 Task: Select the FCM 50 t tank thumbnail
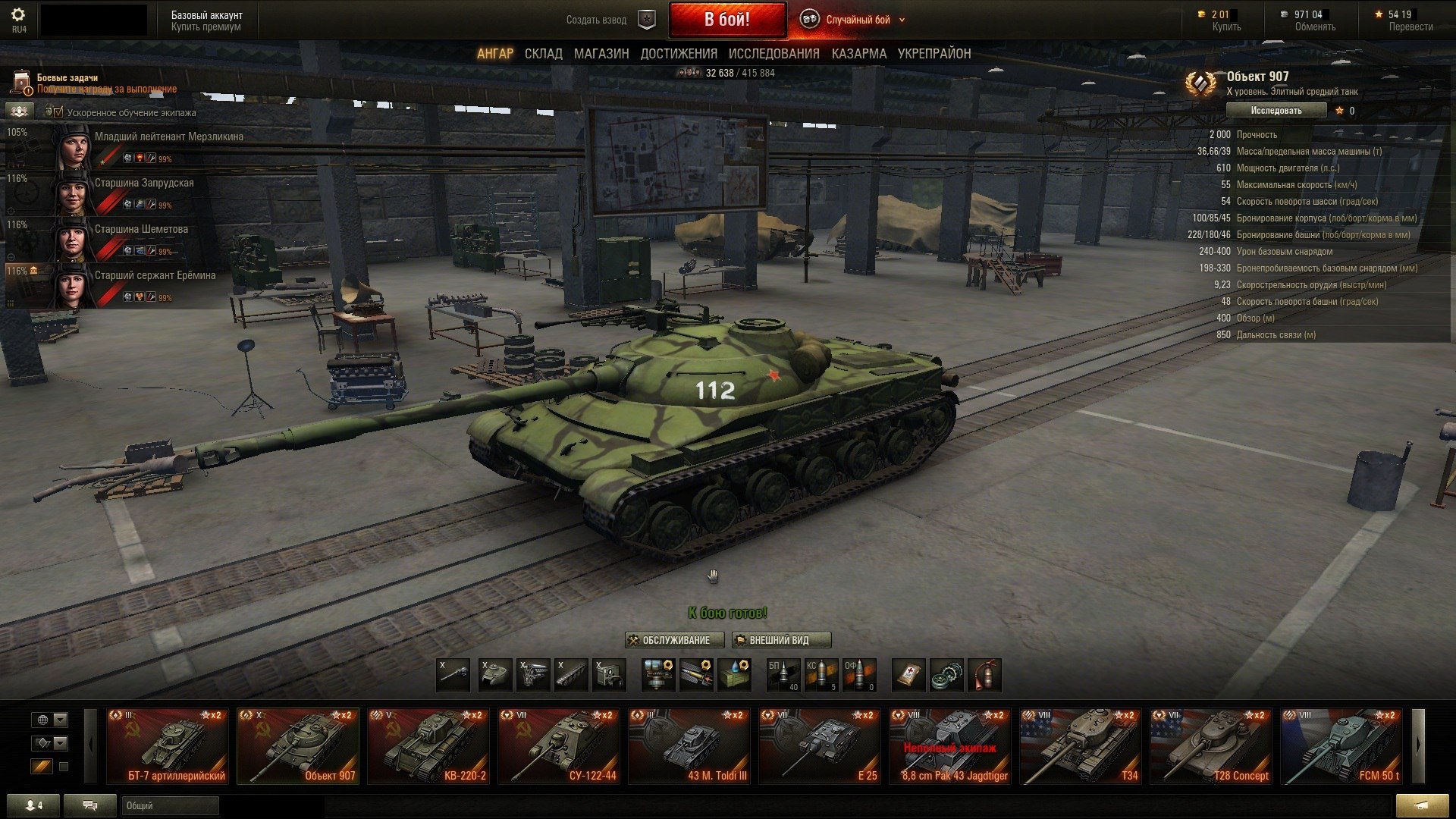pos(1341,746)
